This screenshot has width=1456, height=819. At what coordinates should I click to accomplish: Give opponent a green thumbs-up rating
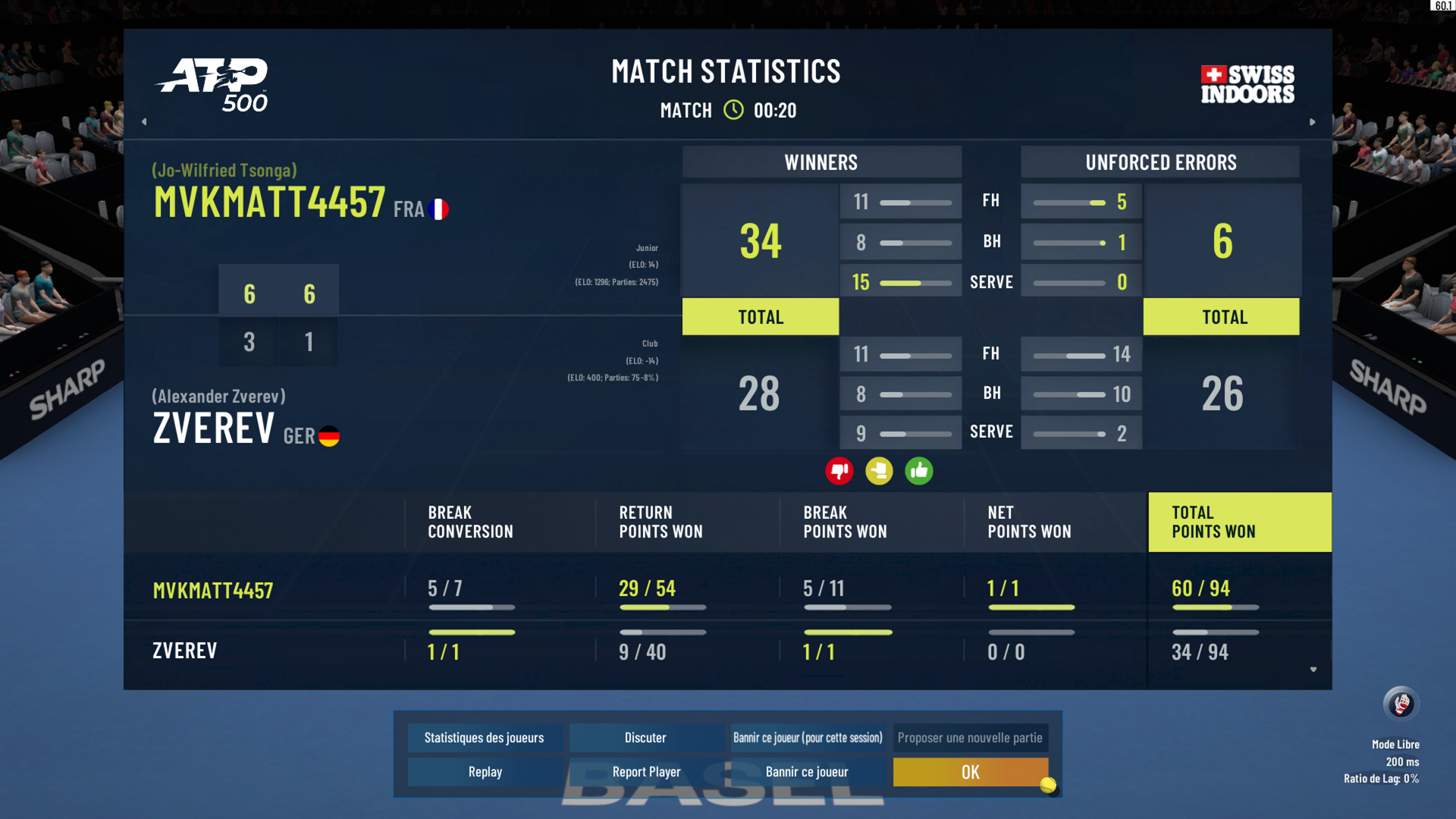[x=919, y=471]
